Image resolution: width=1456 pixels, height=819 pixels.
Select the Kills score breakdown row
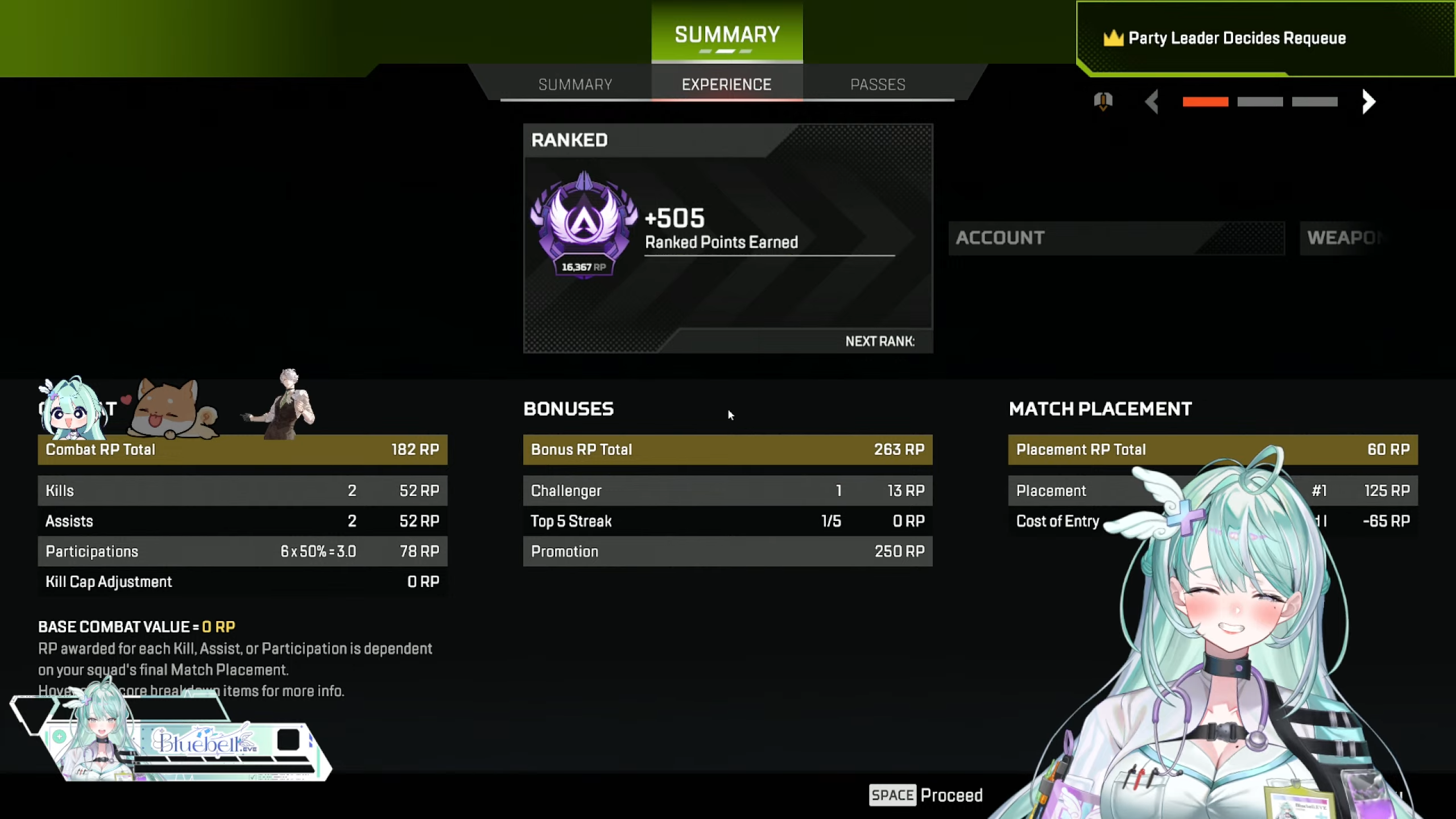[242, 491]
